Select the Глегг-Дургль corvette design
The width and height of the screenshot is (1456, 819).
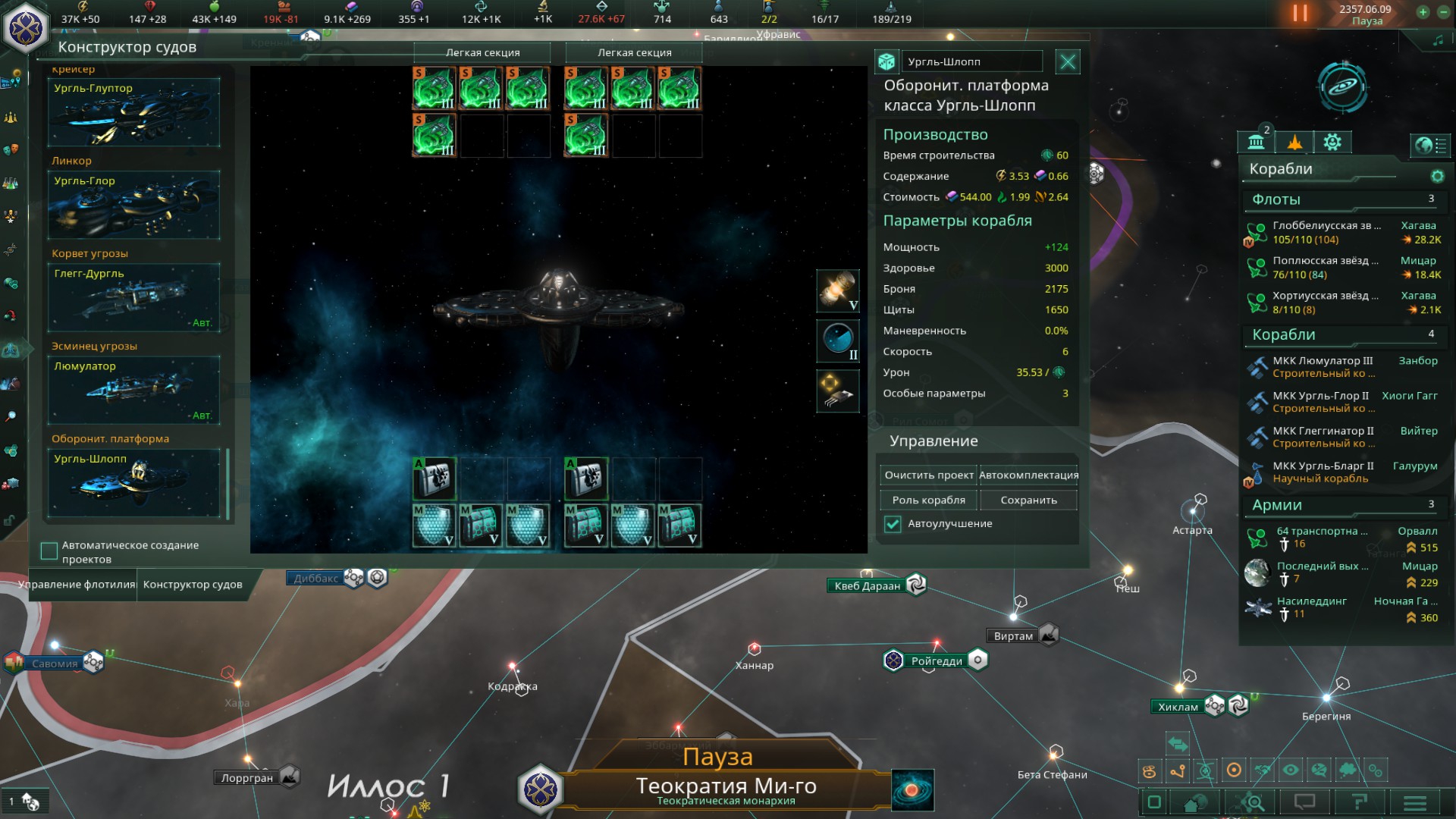[133, 298]
